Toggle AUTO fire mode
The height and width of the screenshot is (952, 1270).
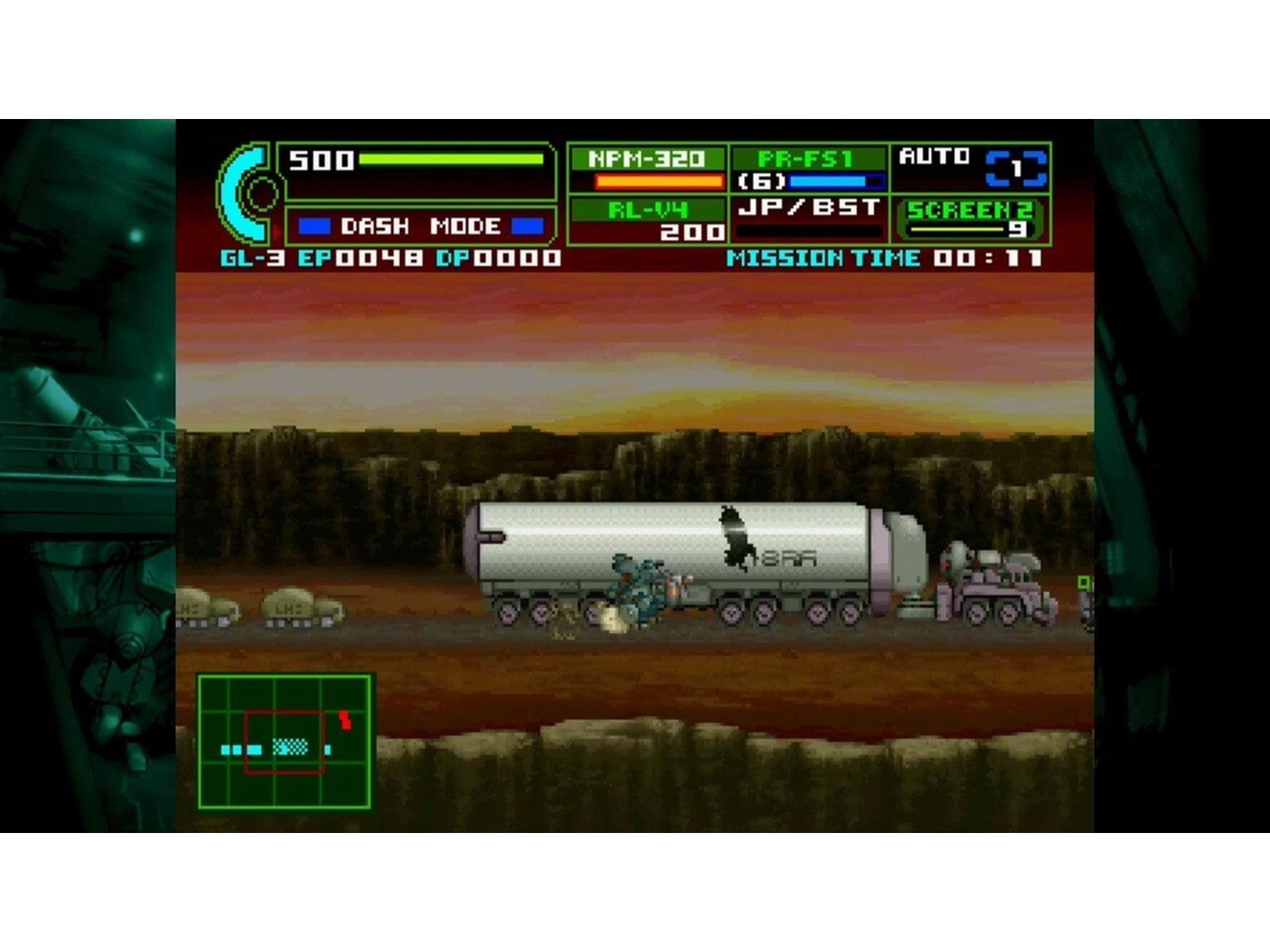[933, 155]
